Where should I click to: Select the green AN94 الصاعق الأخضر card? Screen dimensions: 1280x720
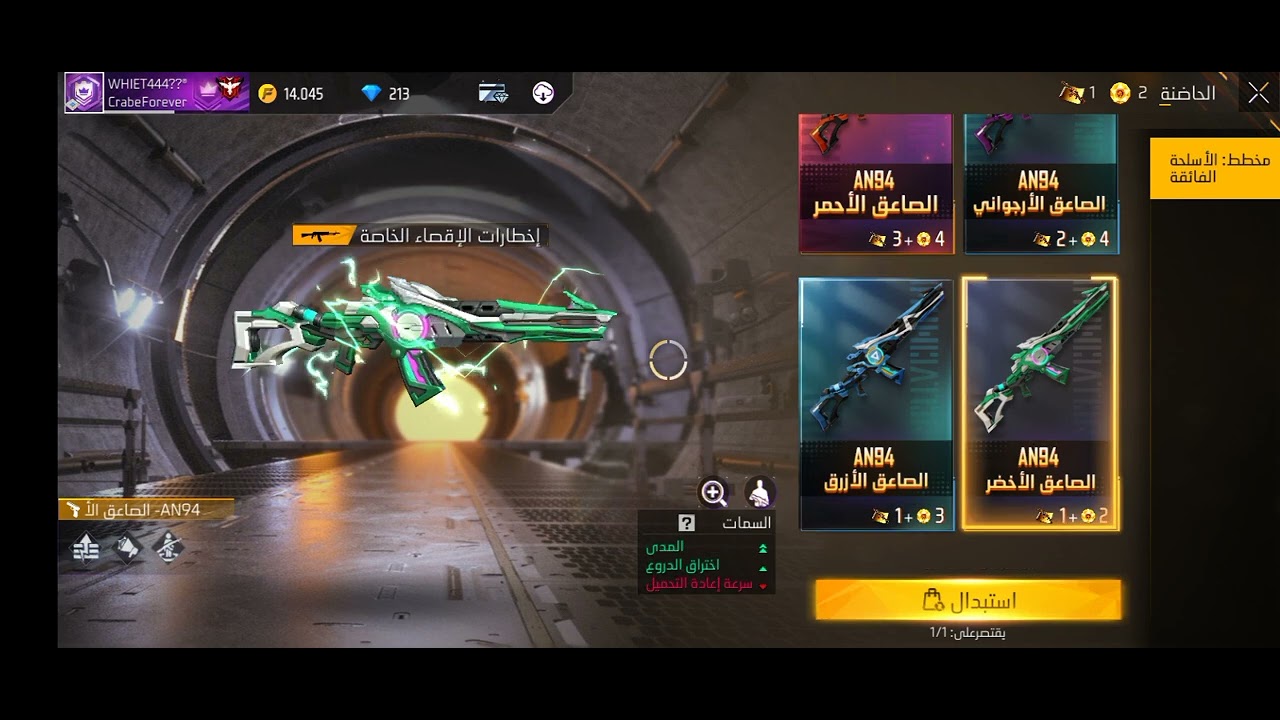(1040, 403)
